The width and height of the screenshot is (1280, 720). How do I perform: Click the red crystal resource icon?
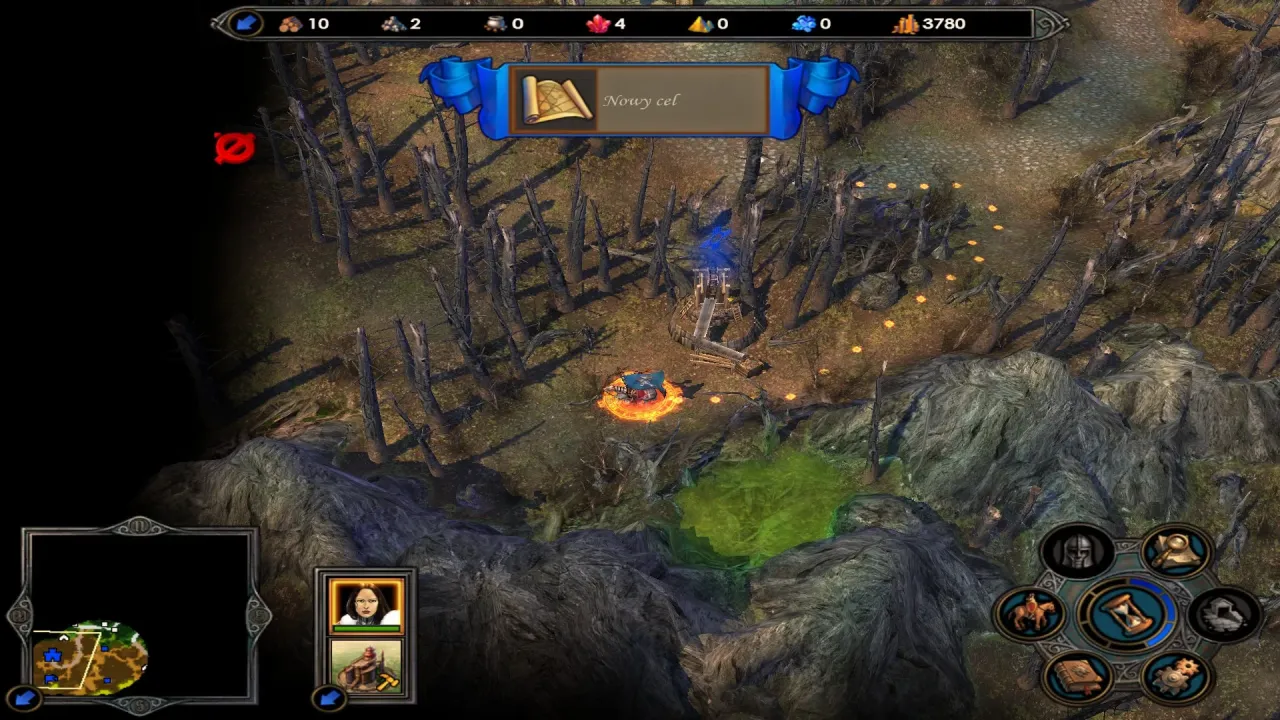coord(599,23)
